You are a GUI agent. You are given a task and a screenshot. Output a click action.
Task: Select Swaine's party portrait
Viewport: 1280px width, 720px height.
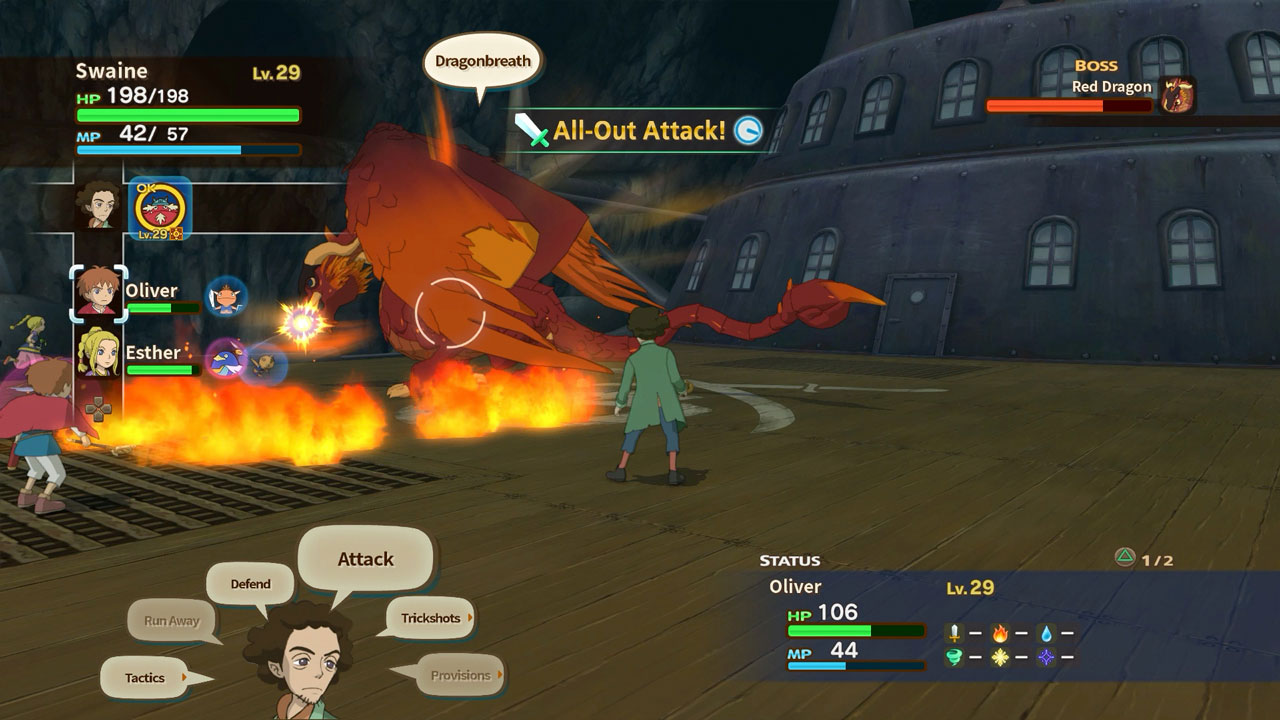pos(98,206)
